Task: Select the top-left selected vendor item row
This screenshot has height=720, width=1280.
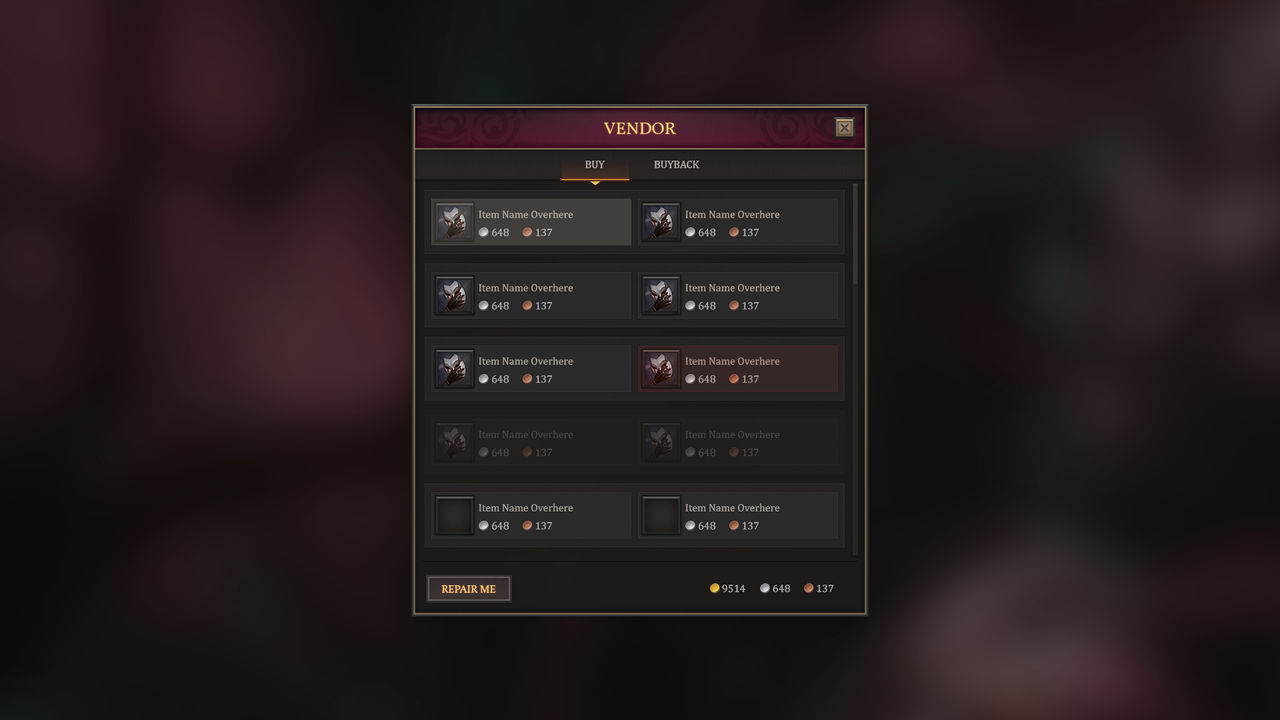Action: tap(530, 221)
